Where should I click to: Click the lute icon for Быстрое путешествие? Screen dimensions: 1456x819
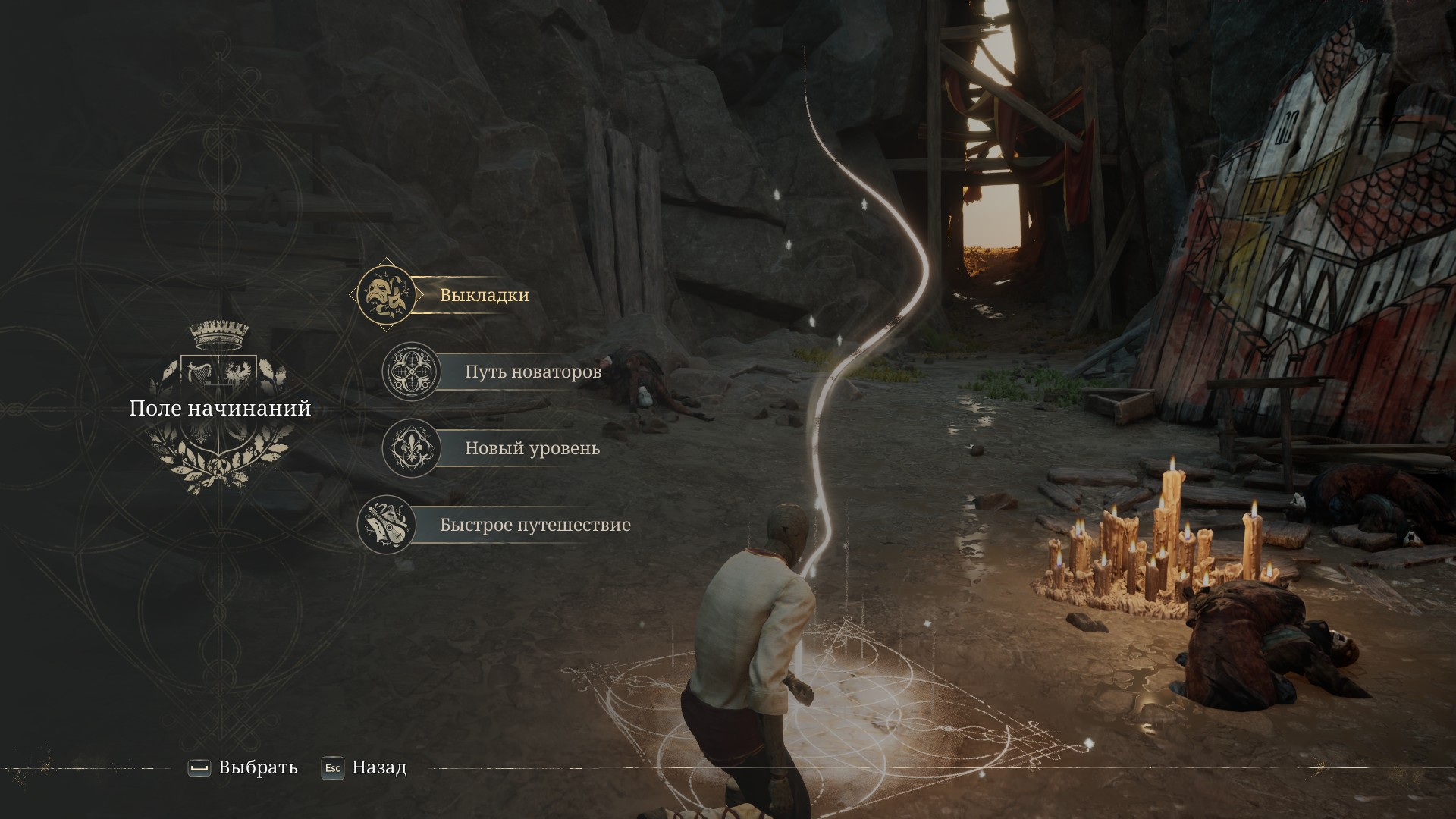tap(386, 525)
